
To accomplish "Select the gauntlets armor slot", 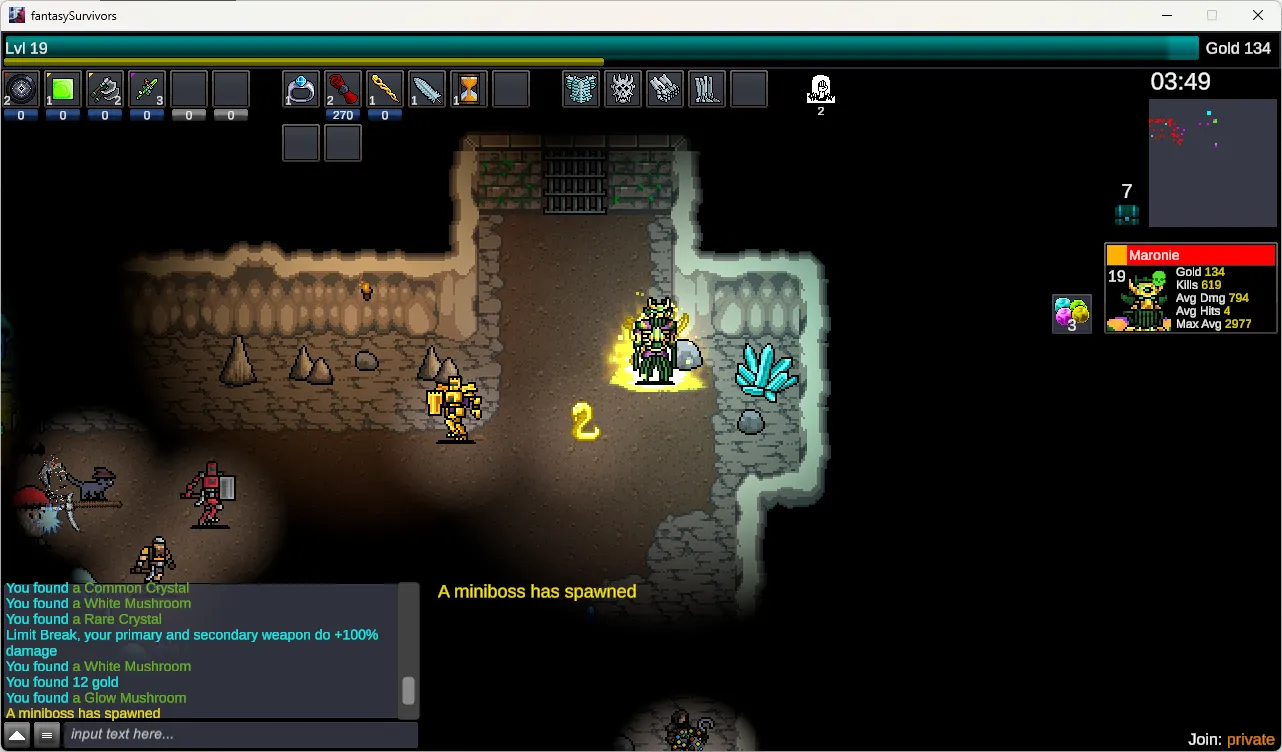I will pyautogui.click(x=665, y=90).
